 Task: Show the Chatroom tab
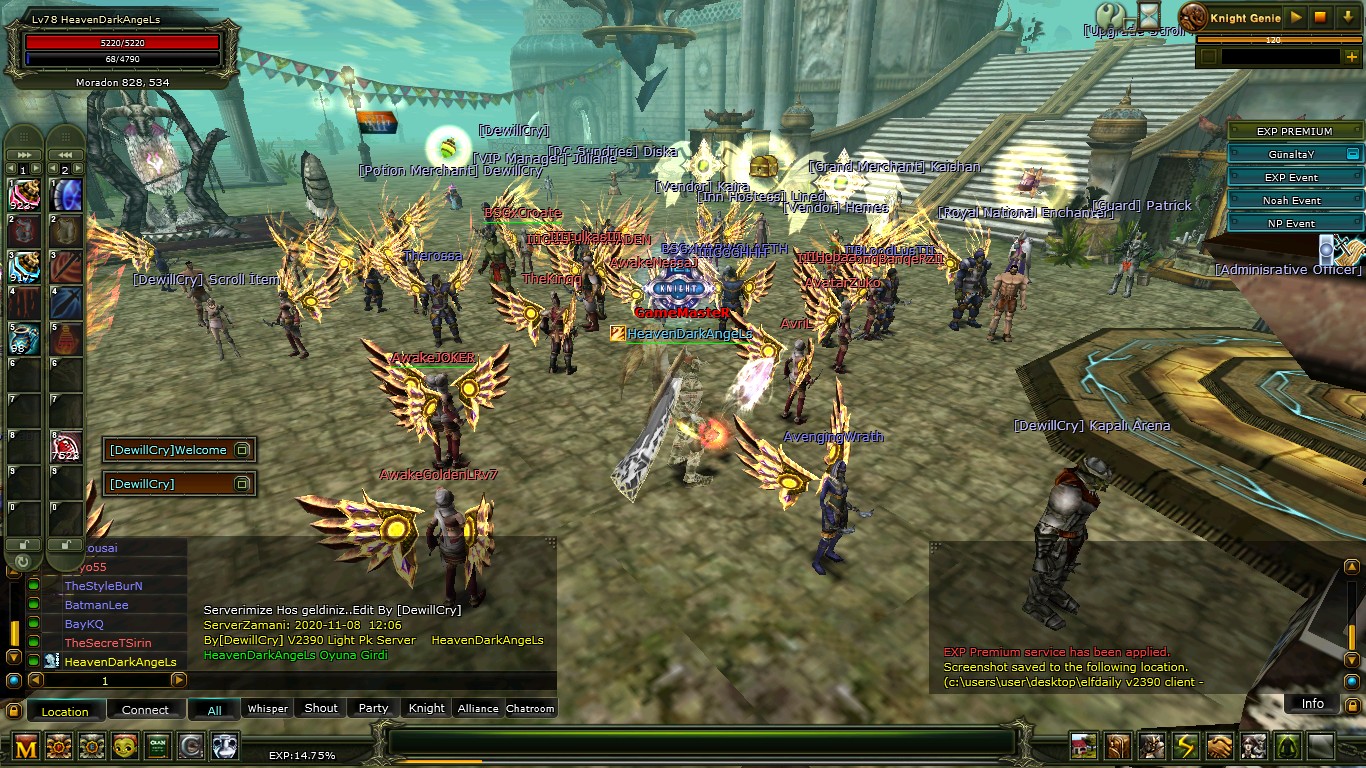pos(530,708)
